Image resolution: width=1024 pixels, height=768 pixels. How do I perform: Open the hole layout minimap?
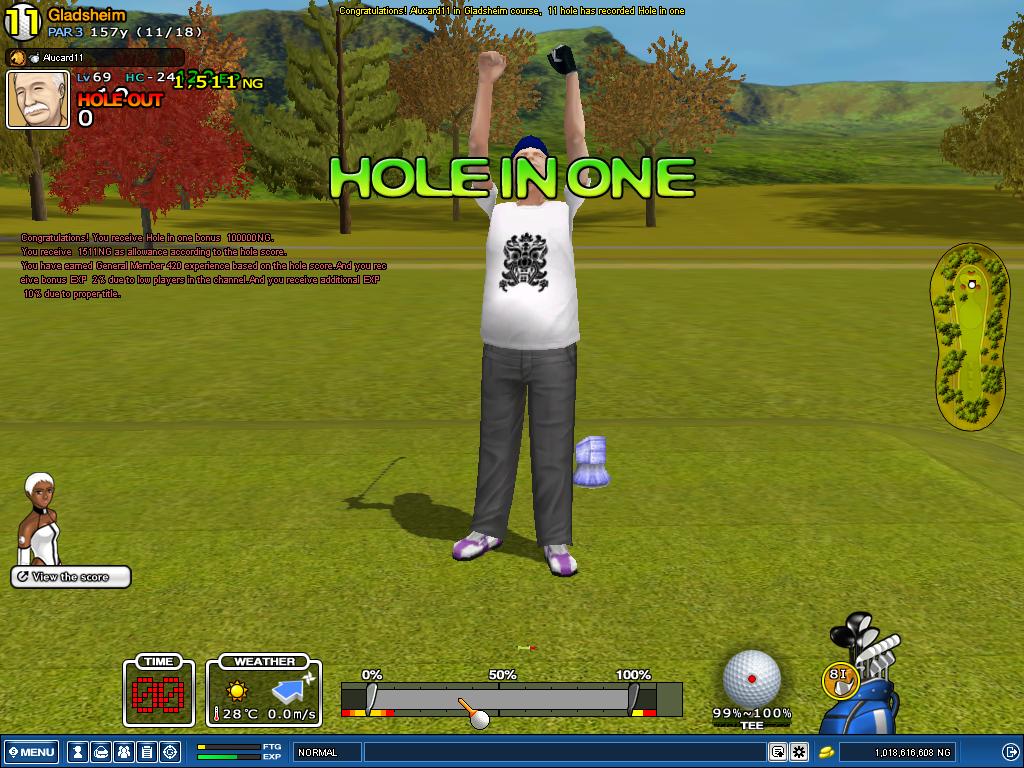970,340
